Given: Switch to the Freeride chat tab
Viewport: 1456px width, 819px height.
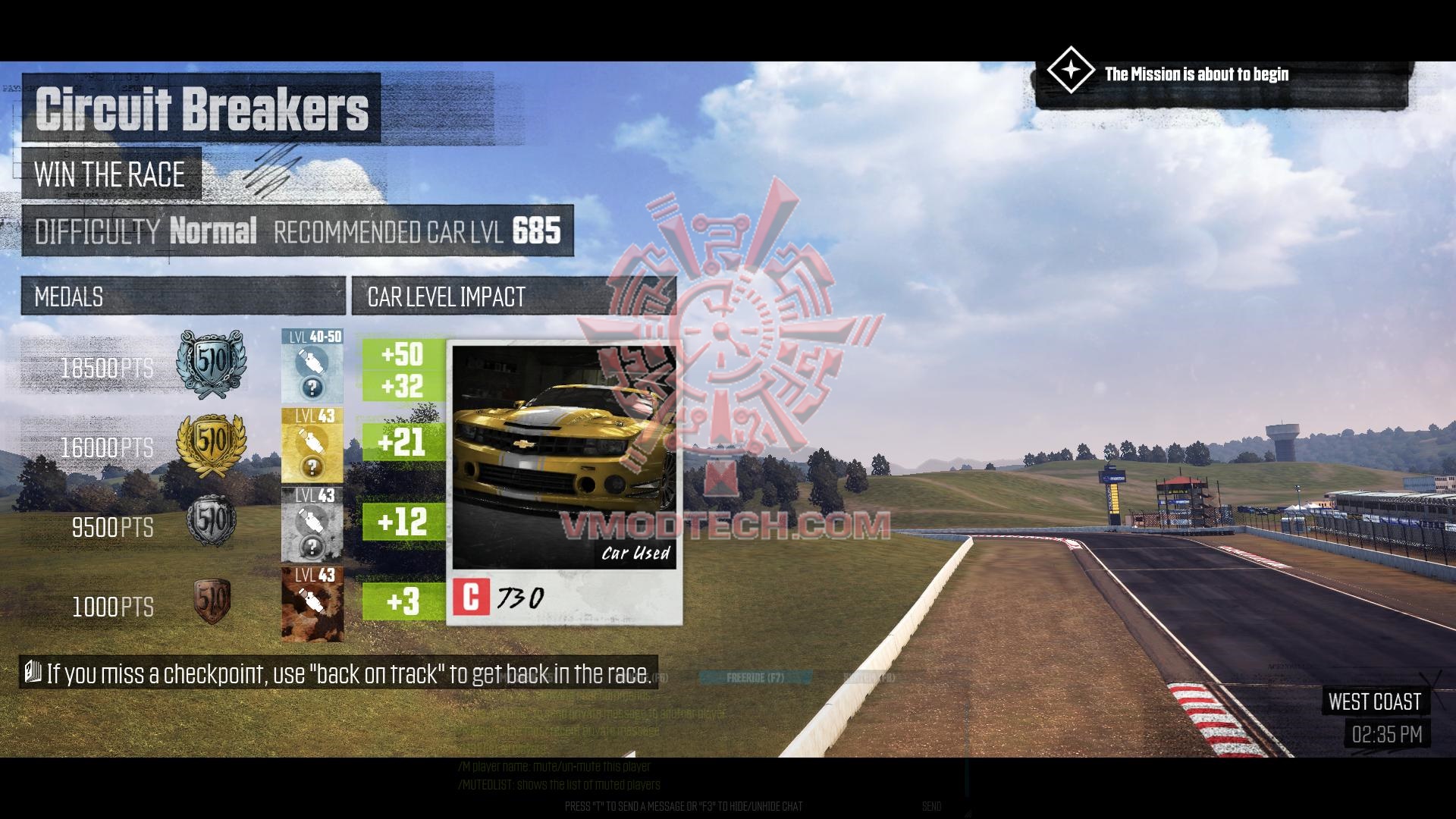Looking at the screenshot, I should pyautogui.click(x=755, y=677).
